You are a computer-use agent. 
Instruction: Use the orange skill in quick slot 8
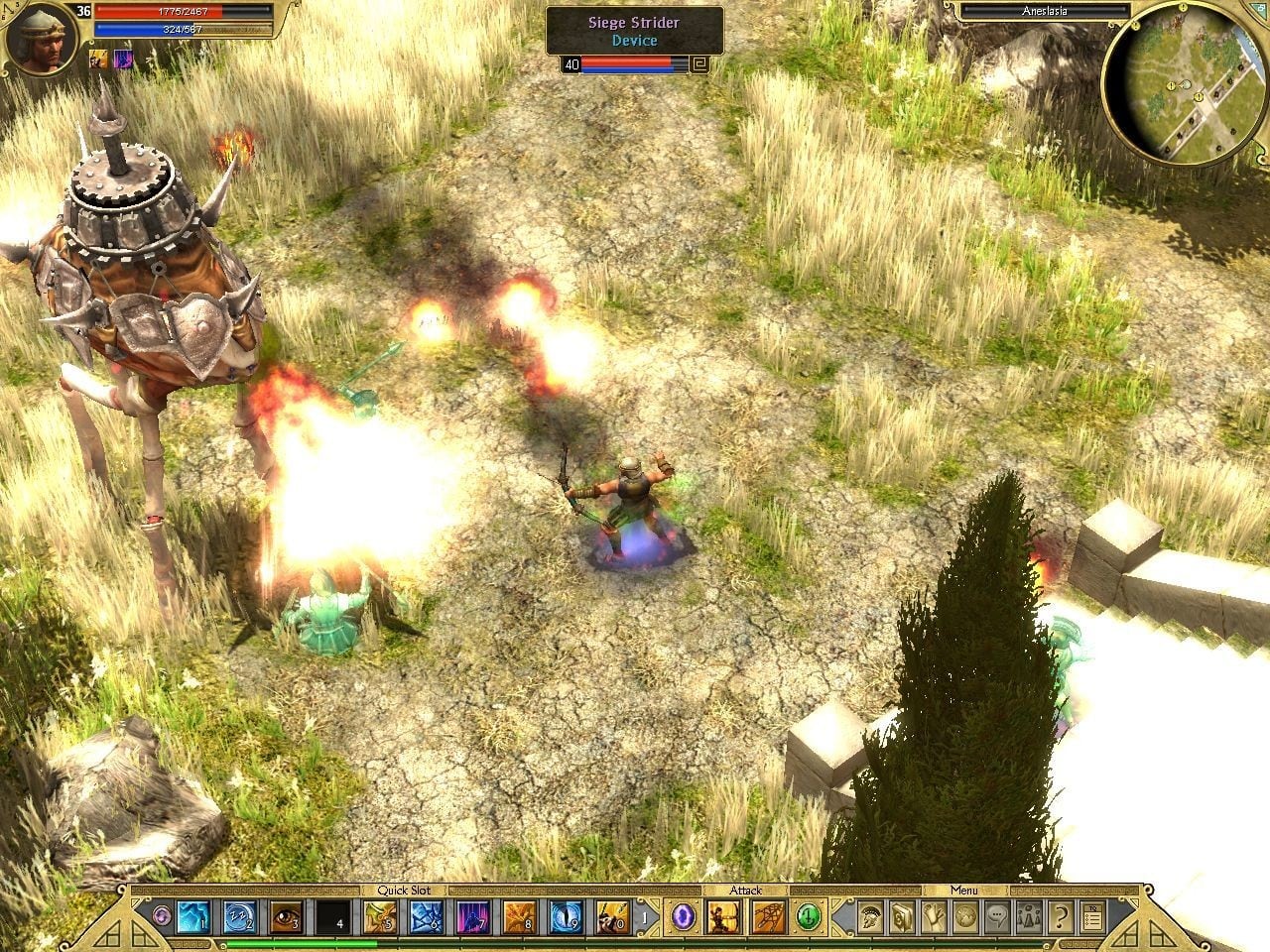pos(519,917)
